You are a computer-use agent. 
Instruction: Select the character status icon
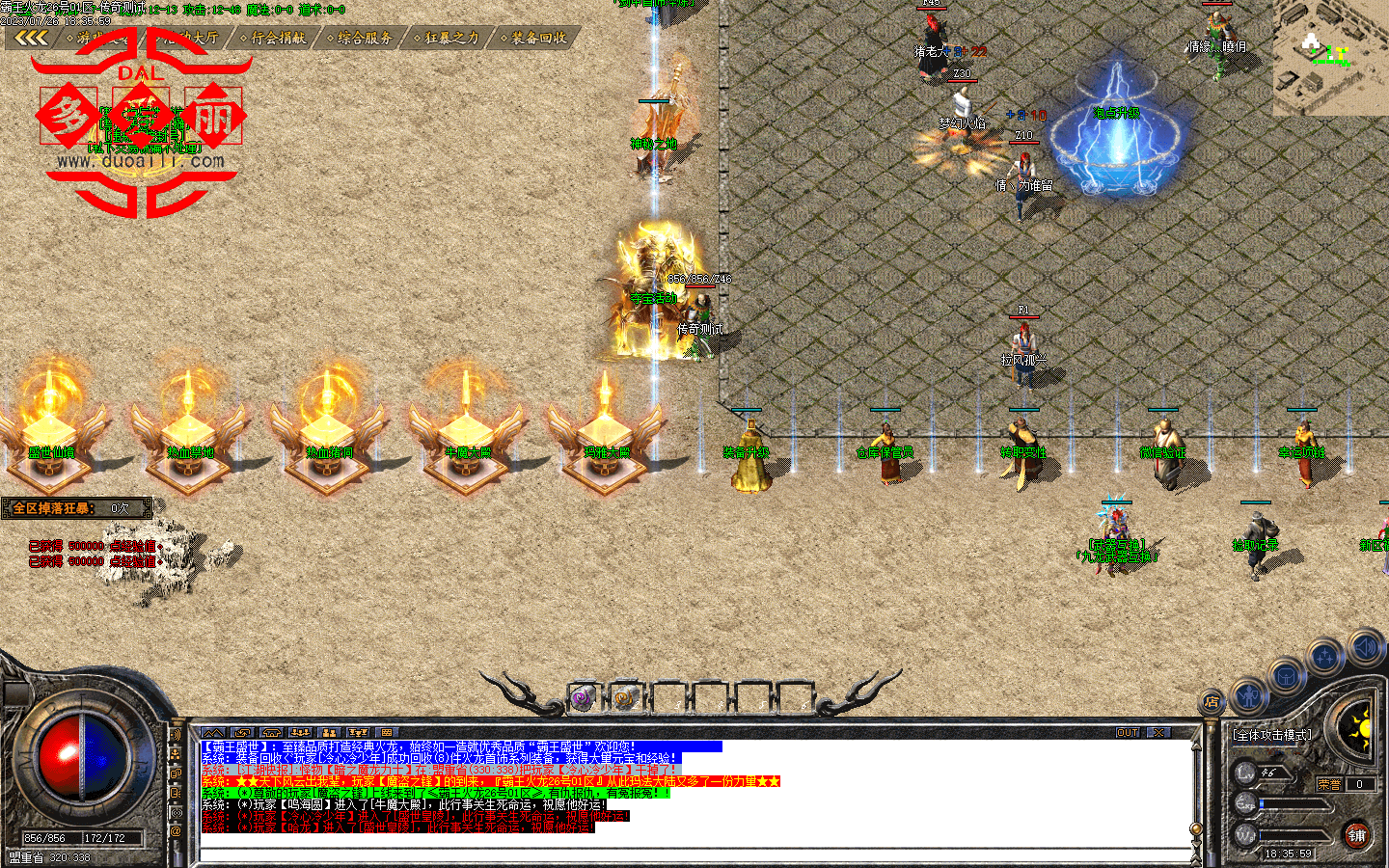[x=1247, y=695]
